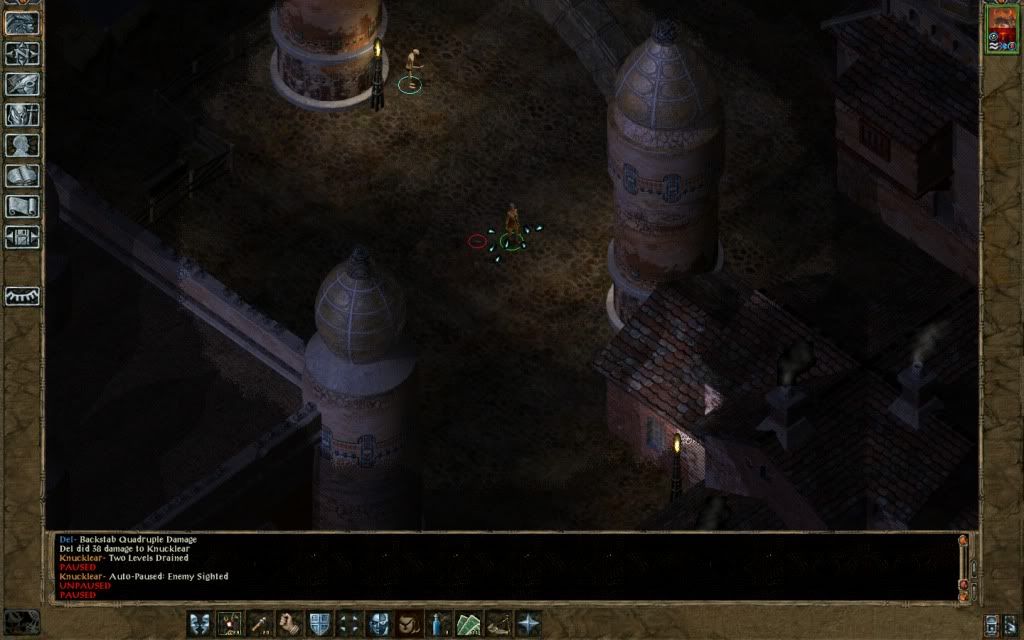
Task: Open the priest scroll
Action: click(x=22, y=207)
